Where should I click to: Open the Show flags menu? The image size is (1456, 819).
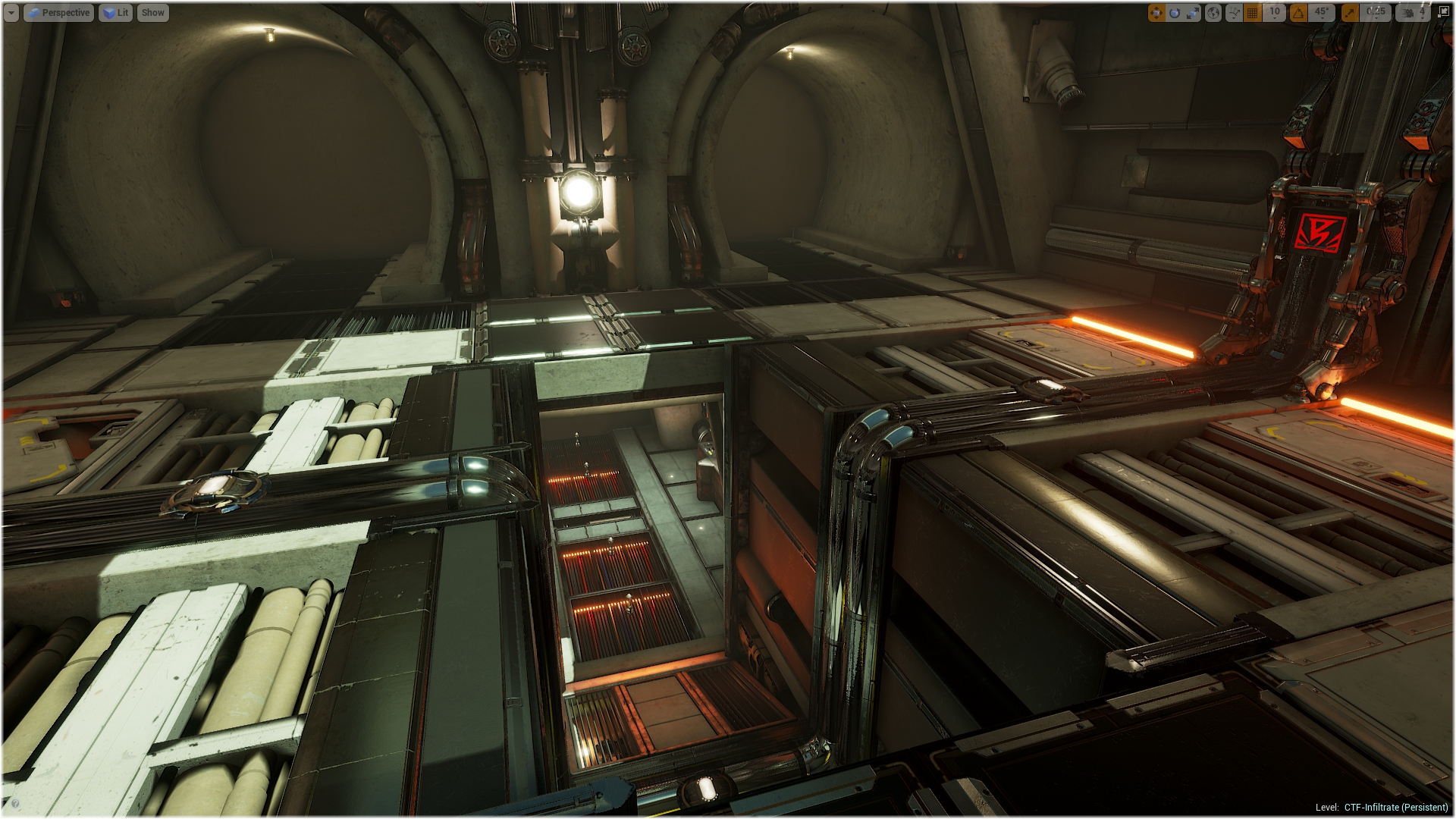tap(152, 13)
